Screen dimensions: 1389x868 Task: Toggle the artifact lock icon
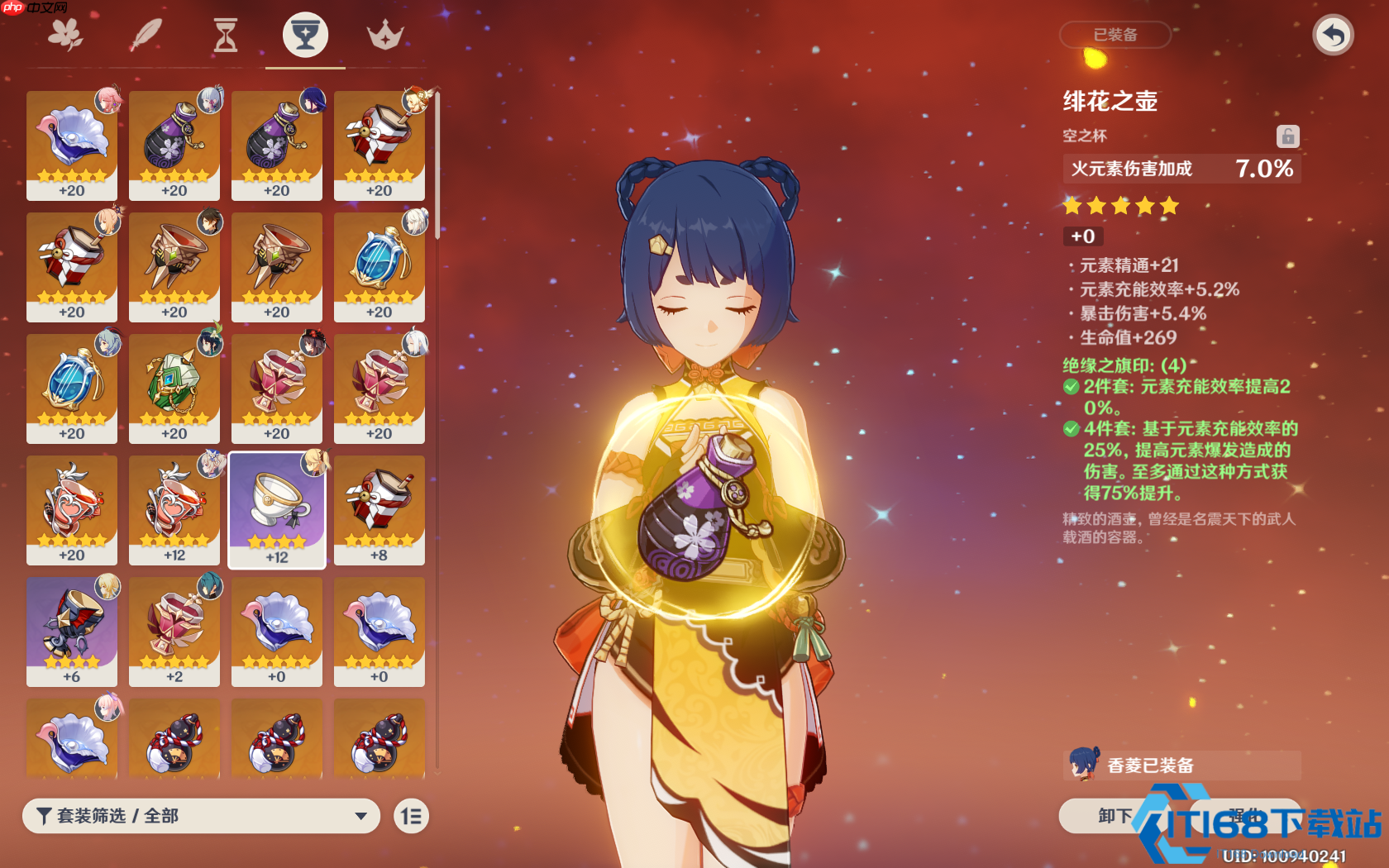1287,136
